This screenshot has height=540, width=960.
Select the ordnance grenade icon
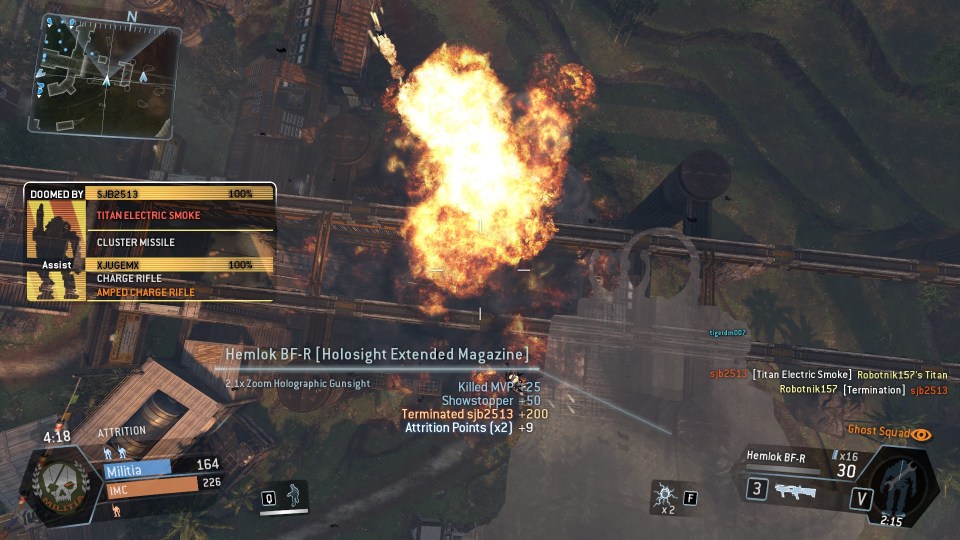click(665, 495)
